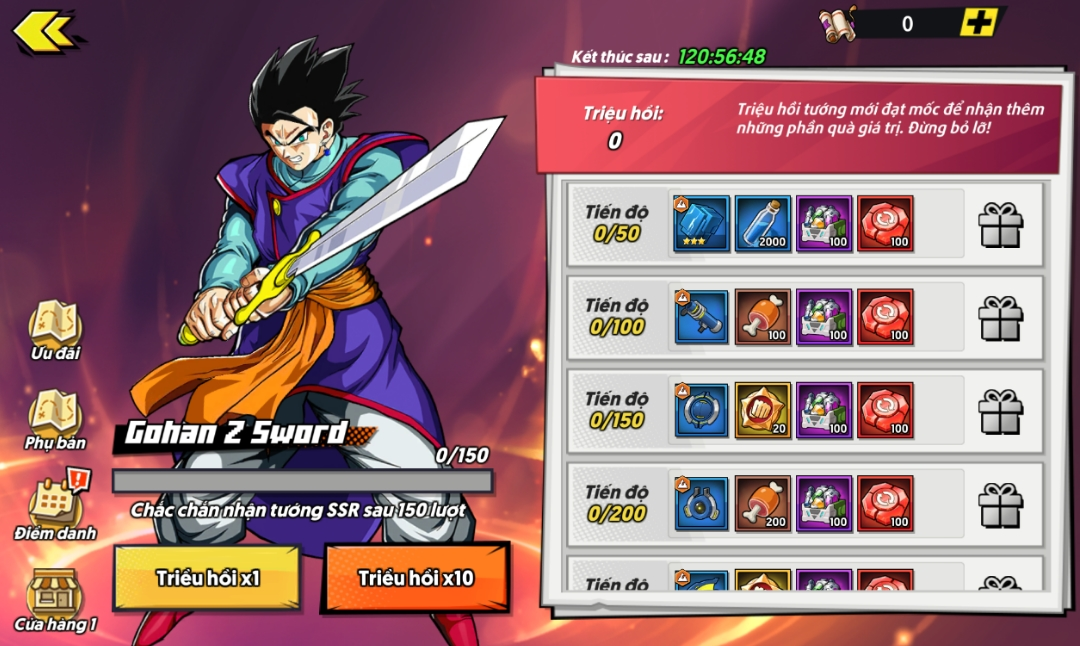Go back with the yellow arrow button

click(44, 32)
